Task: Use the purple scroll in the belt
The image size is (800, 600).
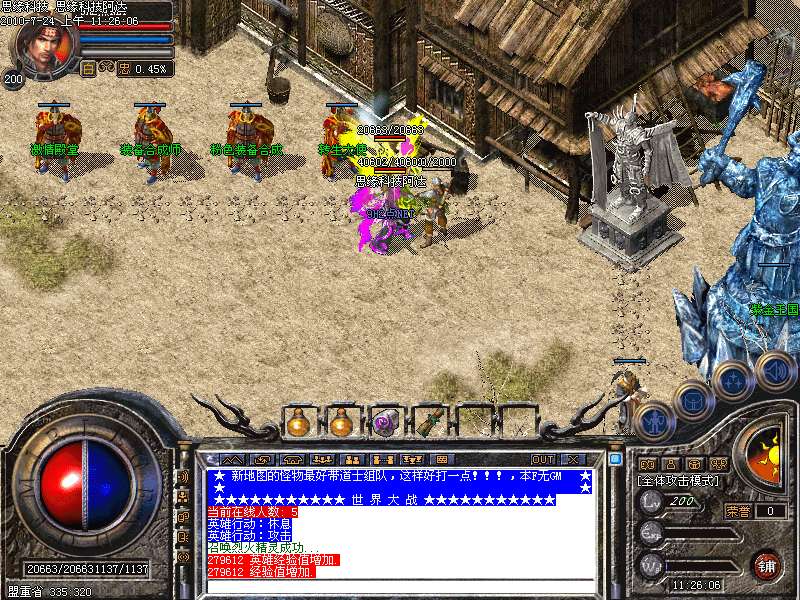Action: [385, 421]
